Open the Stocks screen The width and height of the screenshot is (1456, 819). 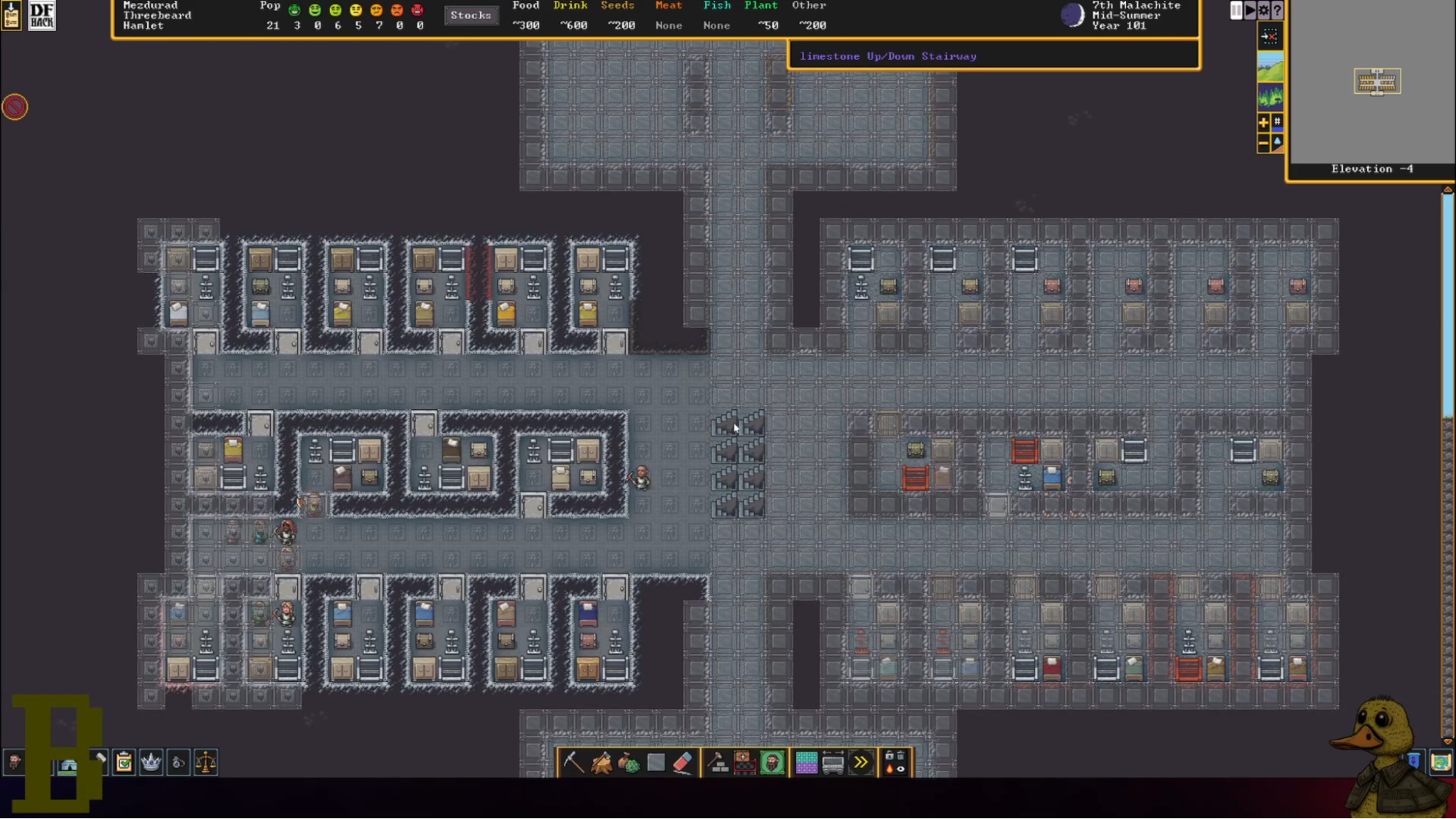pos(471,15)
